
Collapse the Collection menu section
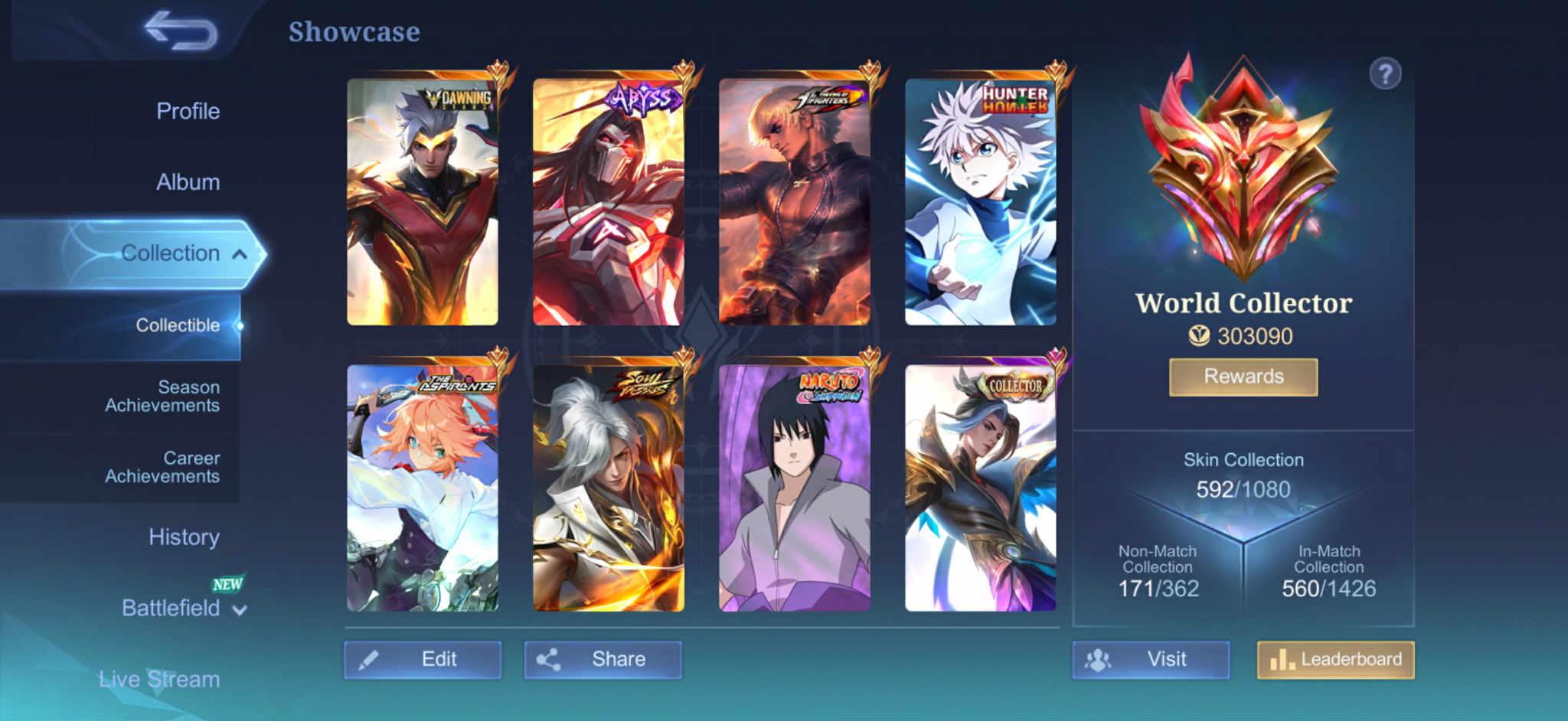pos(239,254)
